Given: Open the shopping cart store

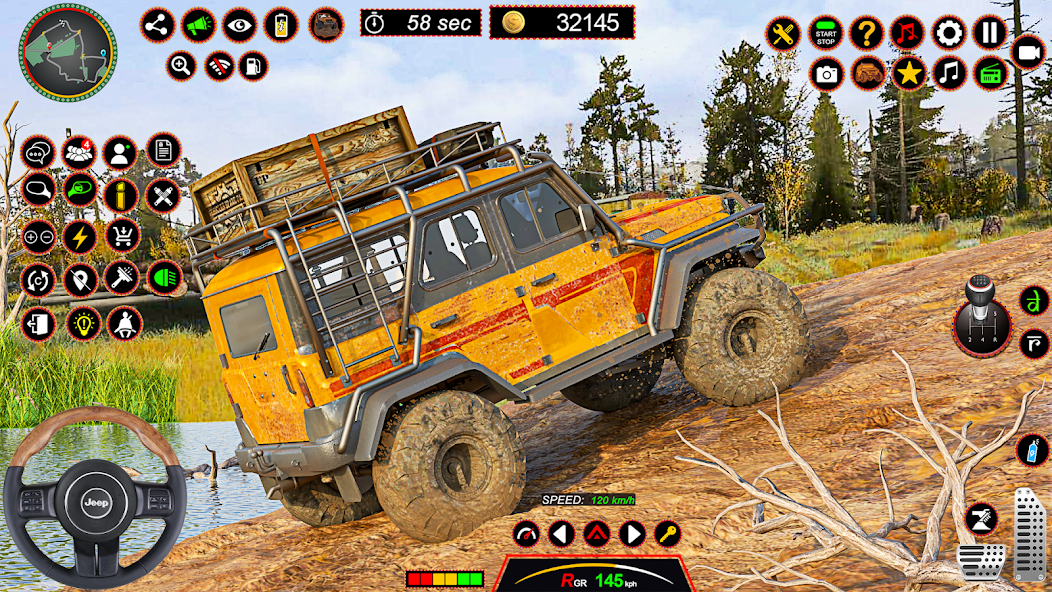Looking at the screenshot, I should (x=122, y=236).
